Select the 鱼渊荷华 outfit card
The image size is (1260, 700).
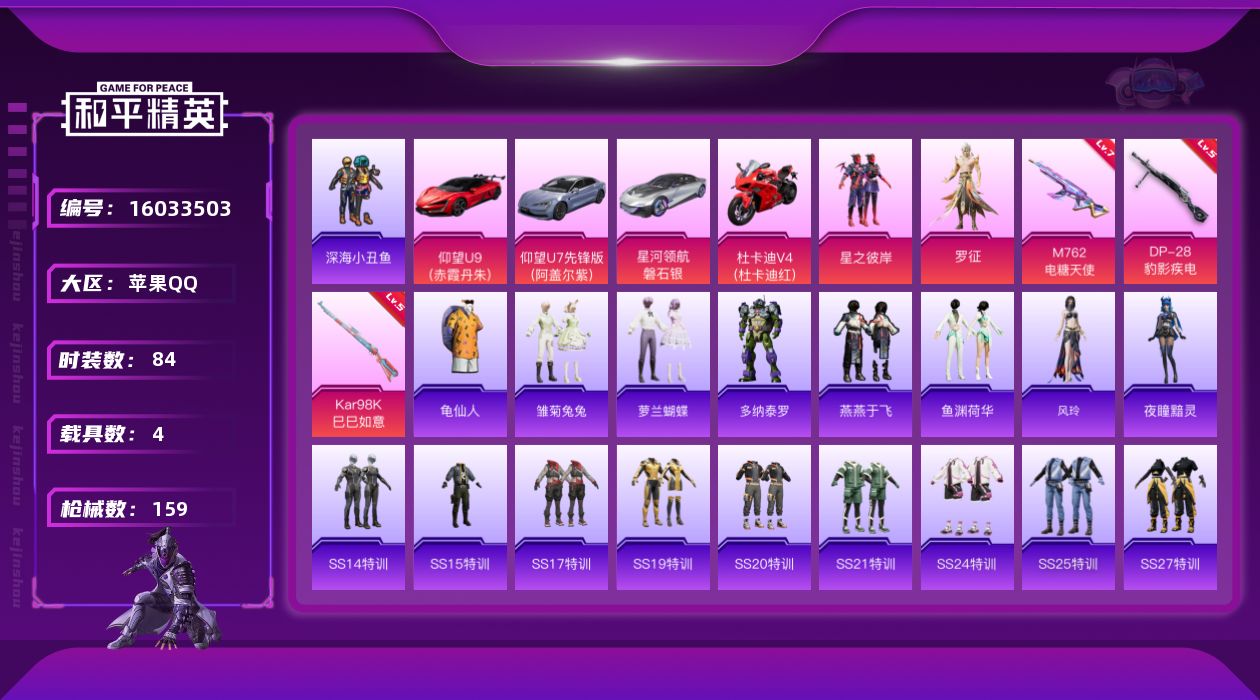967,364
